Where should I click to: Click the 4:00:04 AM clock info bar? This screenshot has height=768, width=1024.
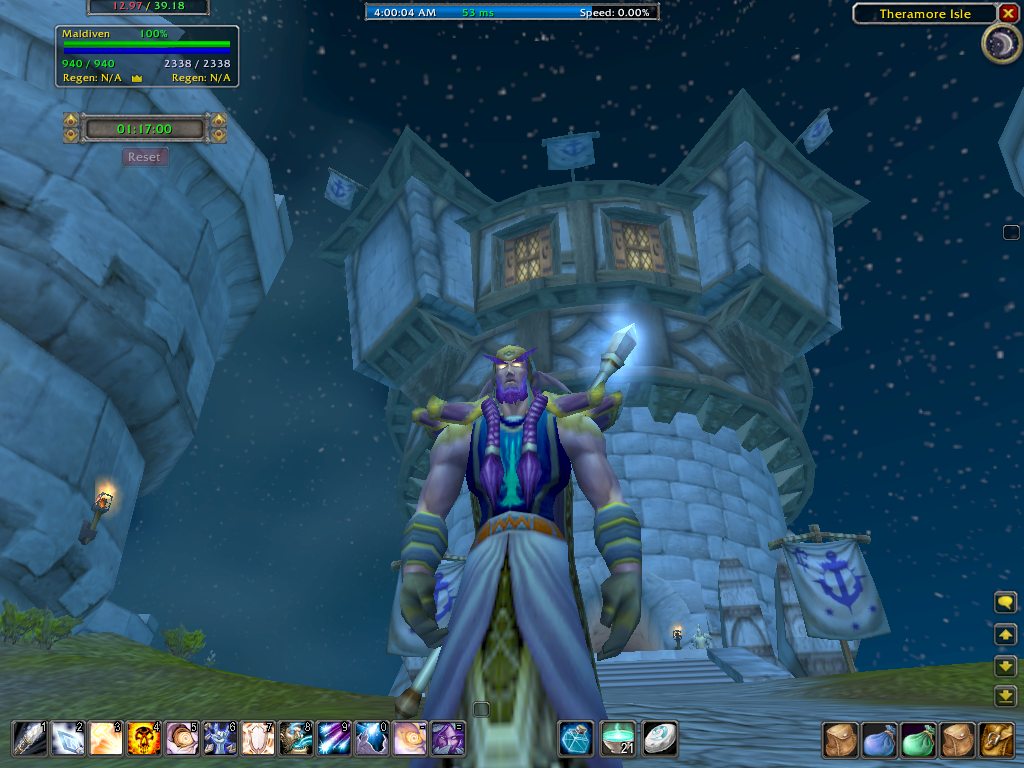pyautogui.click(x=512, y=13)
